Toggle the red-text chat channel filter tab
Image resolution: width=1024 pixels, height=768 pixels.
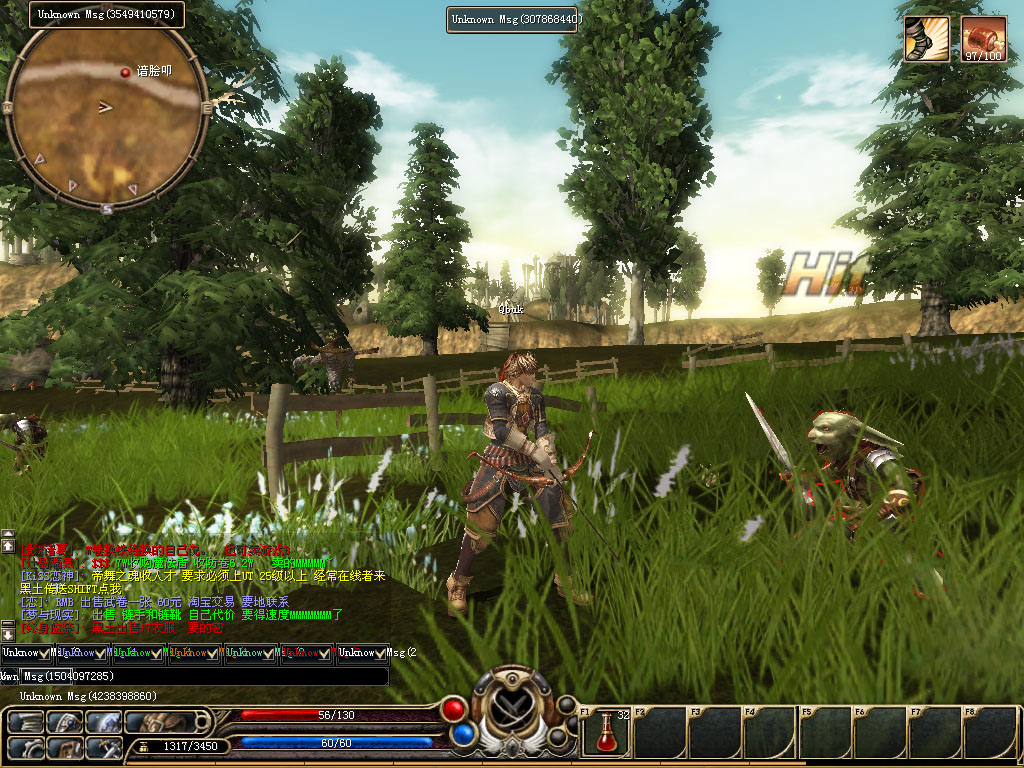(306, 653)
